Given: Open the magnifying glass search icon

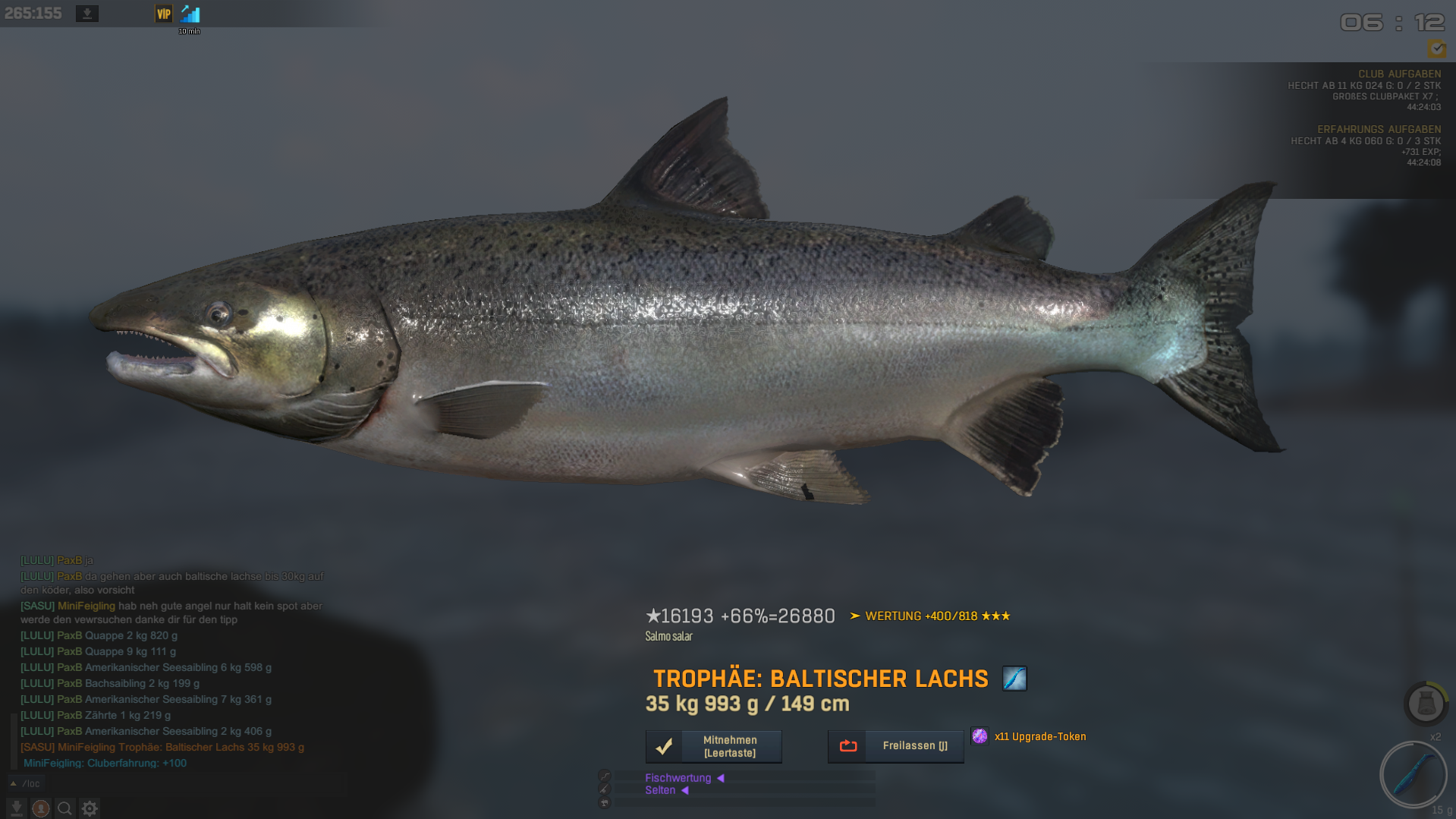Looking at the screenshot, I should 65,808.
